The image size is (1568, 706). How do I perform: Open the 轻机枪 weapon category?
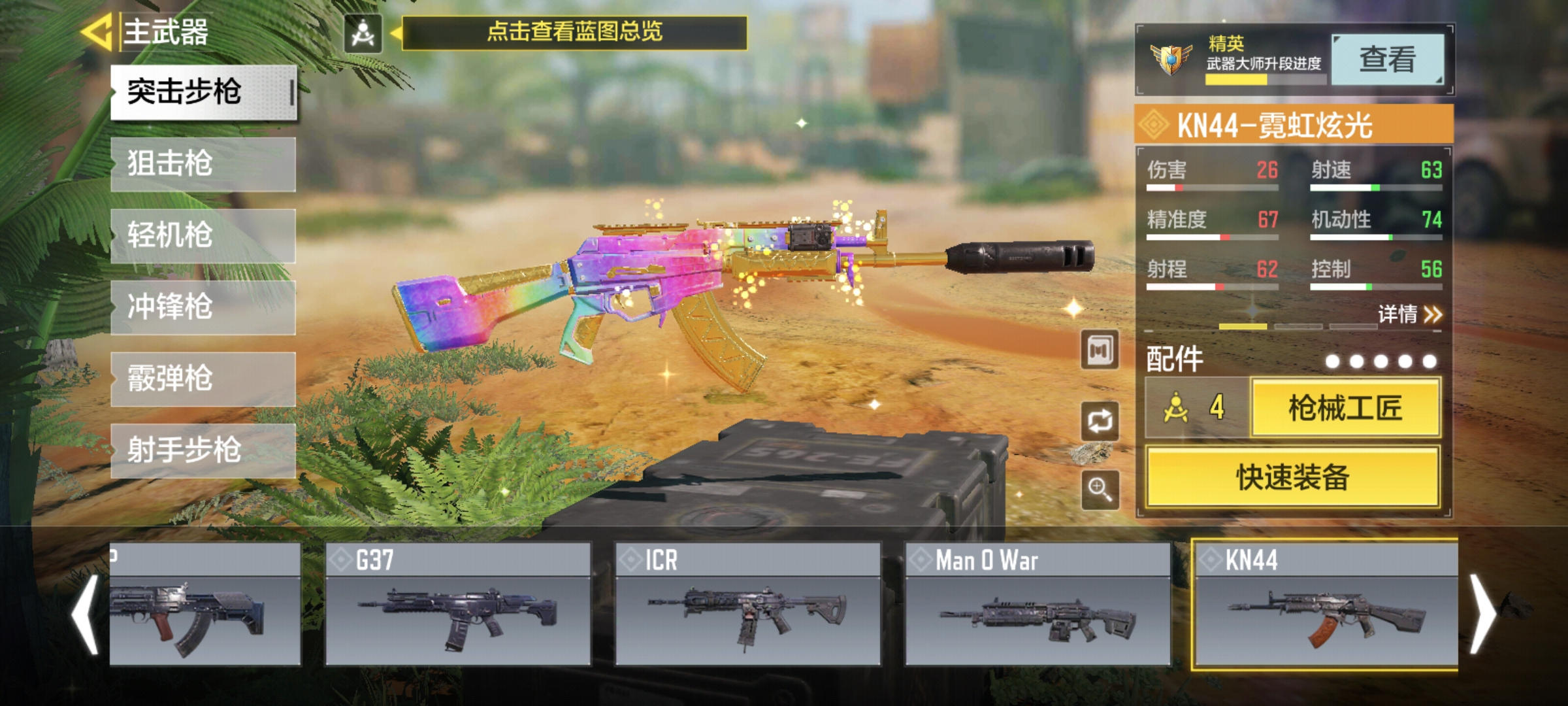coord(203,235)
